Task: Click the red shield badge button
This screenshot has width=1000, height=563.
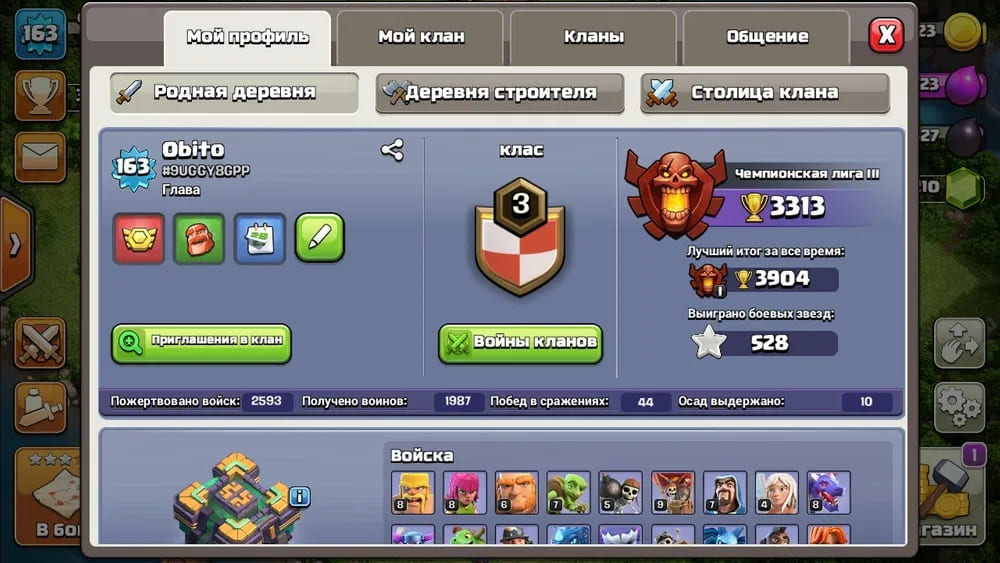Action: (139, 238)
